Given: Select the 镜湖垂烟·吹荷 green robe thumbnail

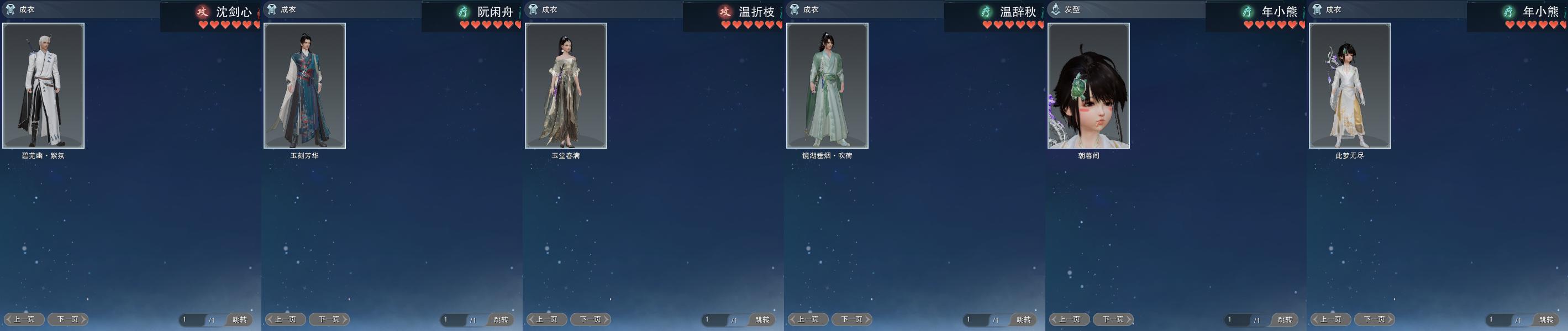Looking at the screenshot, I should pyautogui.click(x=827, y=86).
